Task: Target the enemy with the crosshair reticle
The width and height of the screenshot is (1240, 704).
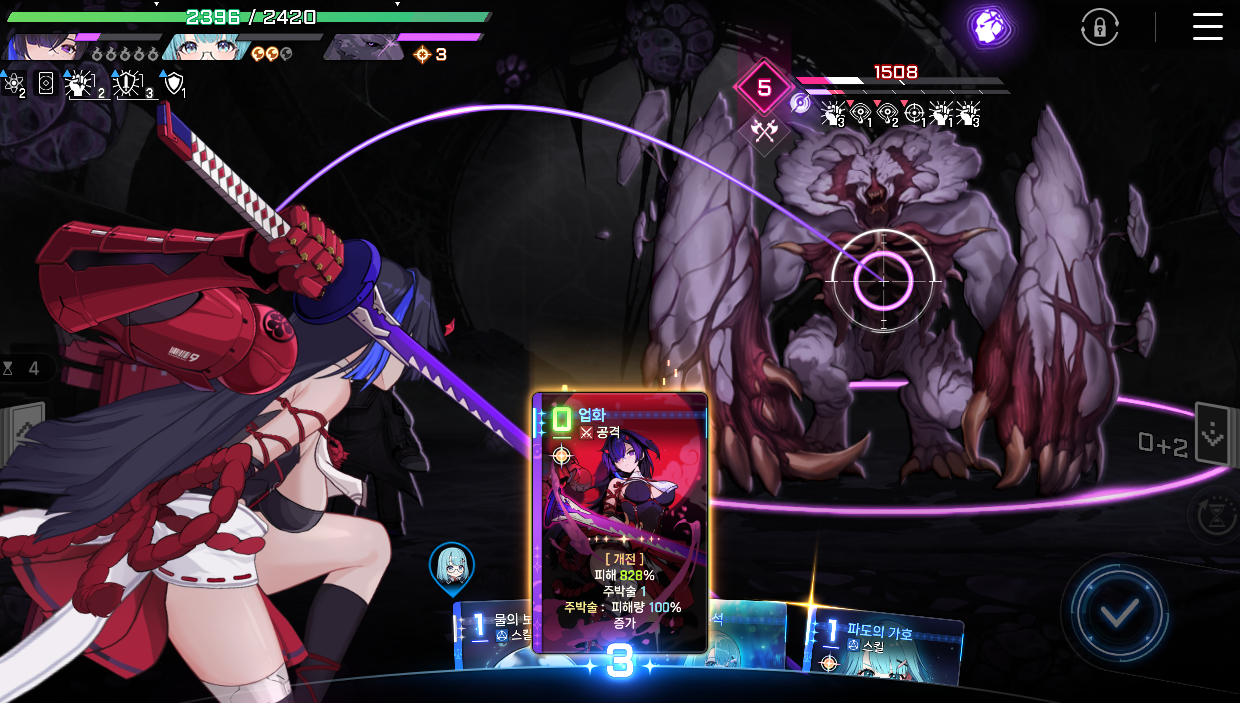Action: point(883,281)
